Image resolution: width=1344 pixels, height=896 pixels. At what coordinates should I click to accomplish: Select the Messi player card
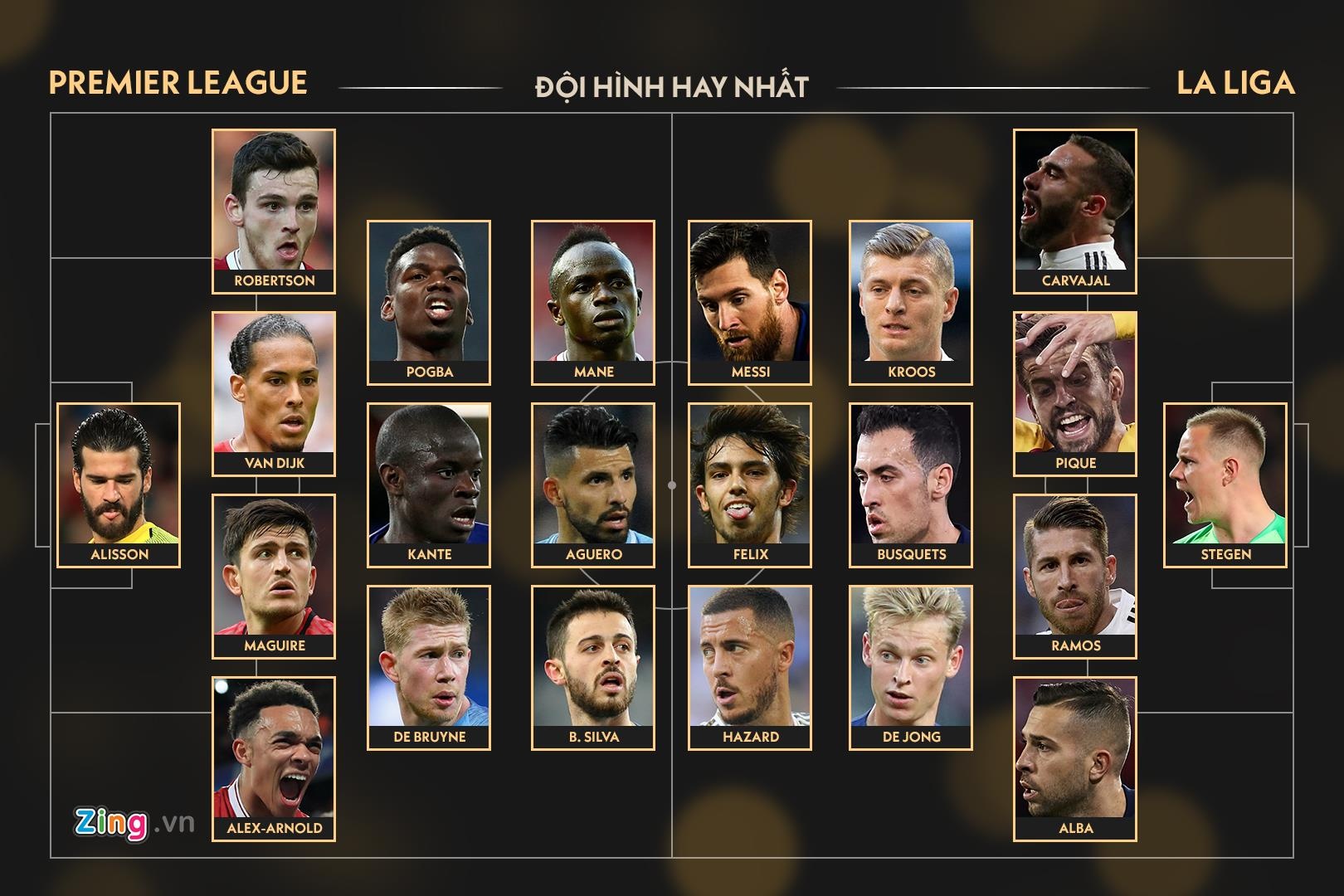point(750,302)
